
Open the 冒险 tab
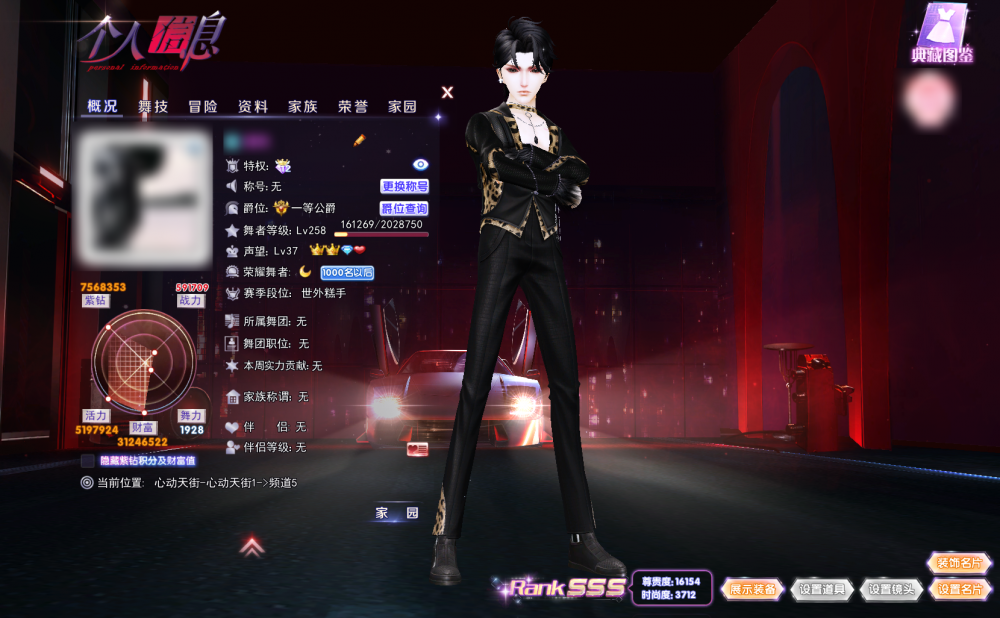click(203, 107)
